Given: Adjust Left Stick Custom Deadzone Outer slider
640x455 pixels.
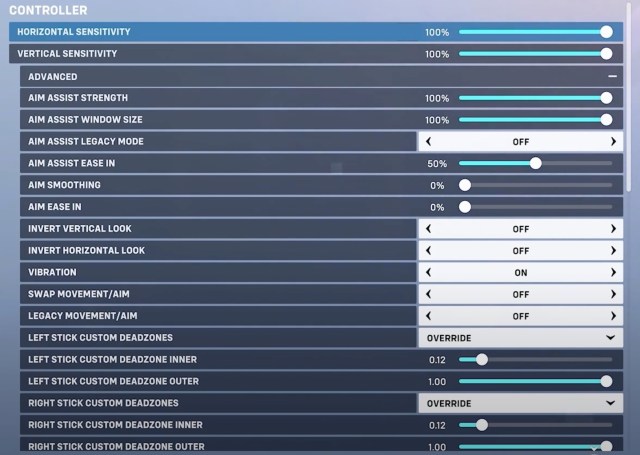Looking at the screenshot, I should click(606, 381).
